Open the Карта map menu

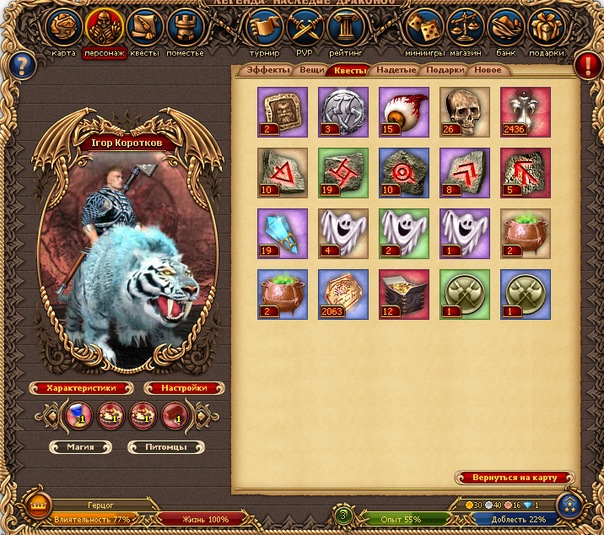pyautogui.click(x=65, y=27)
